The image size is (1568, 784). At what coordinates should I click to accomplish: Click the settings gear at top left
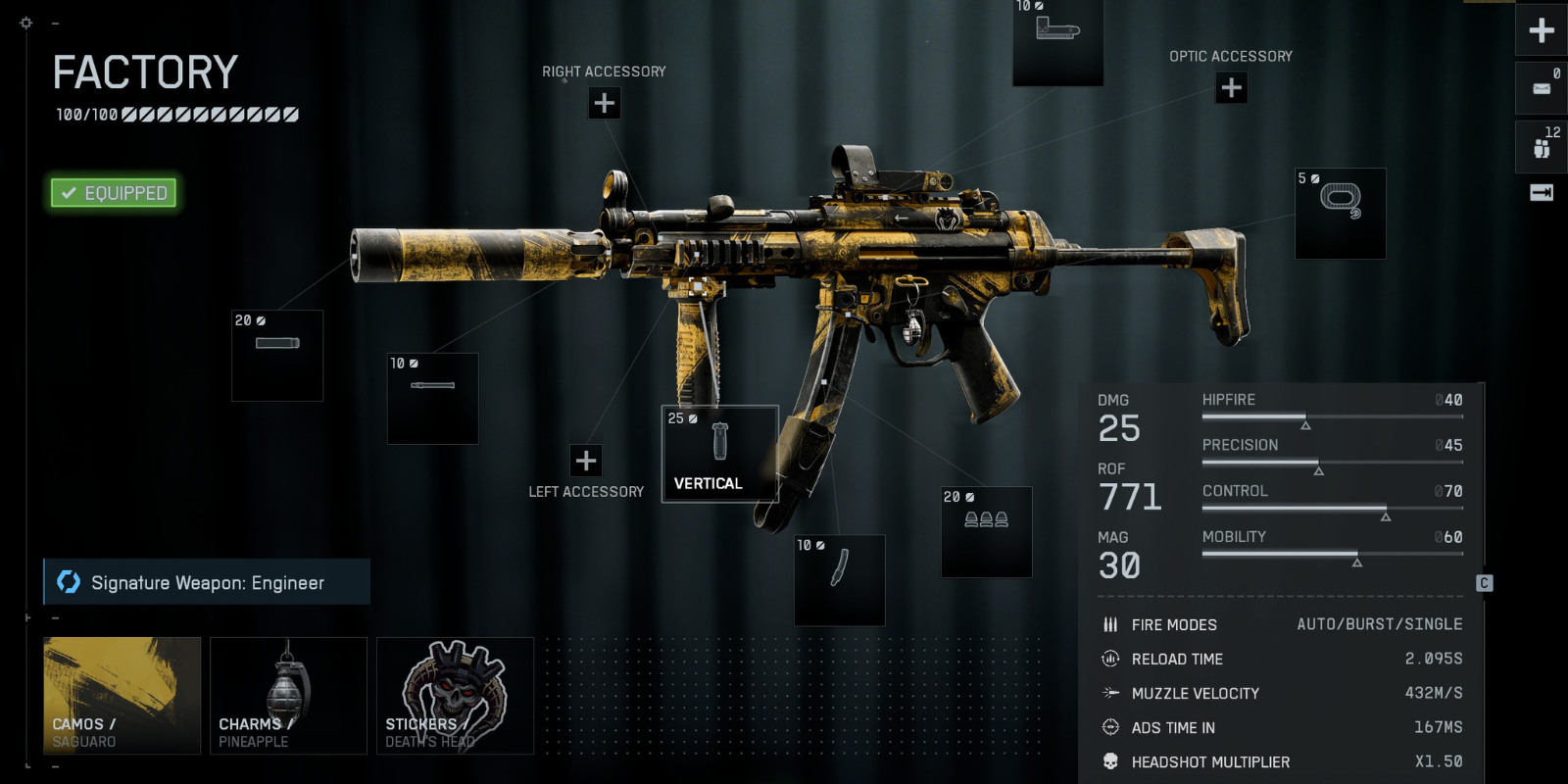24,22
